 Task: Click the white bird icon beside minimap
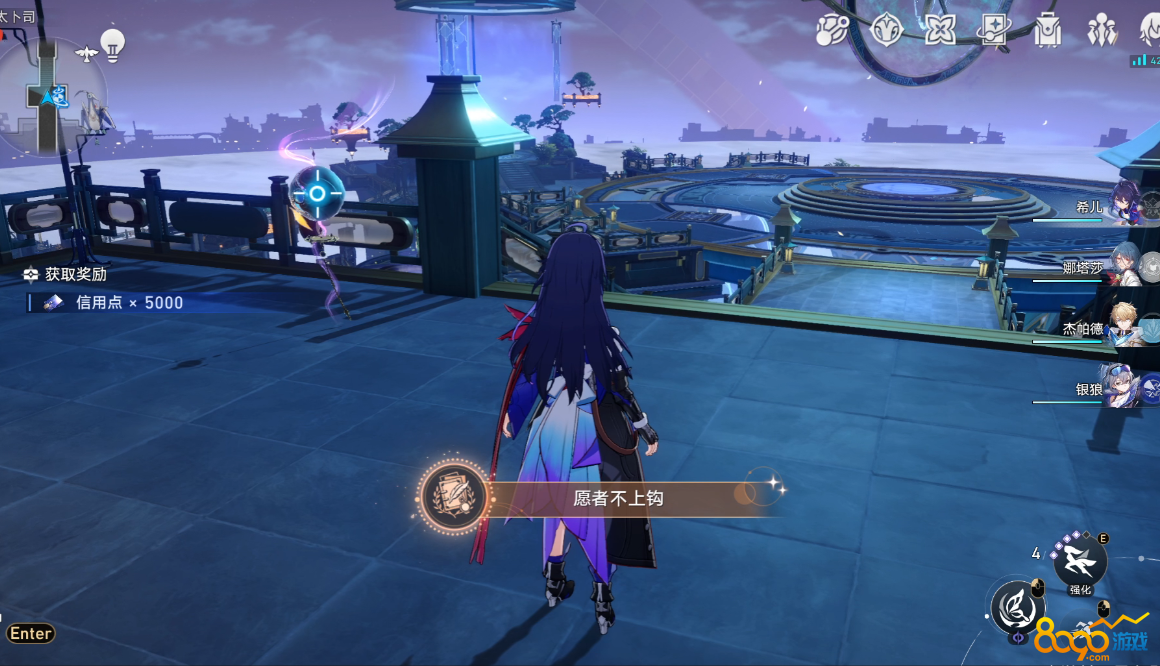[86, 52]
